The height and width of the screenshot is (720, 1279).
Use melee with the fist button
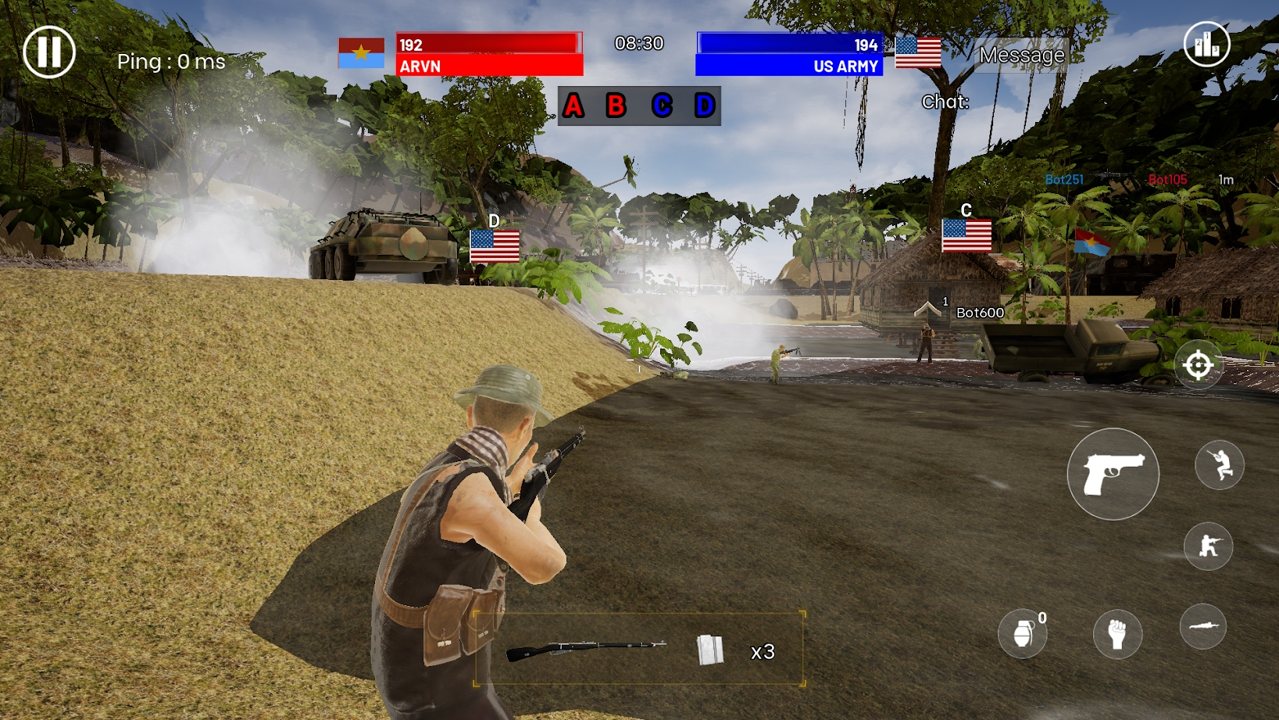click(1117, 634)
